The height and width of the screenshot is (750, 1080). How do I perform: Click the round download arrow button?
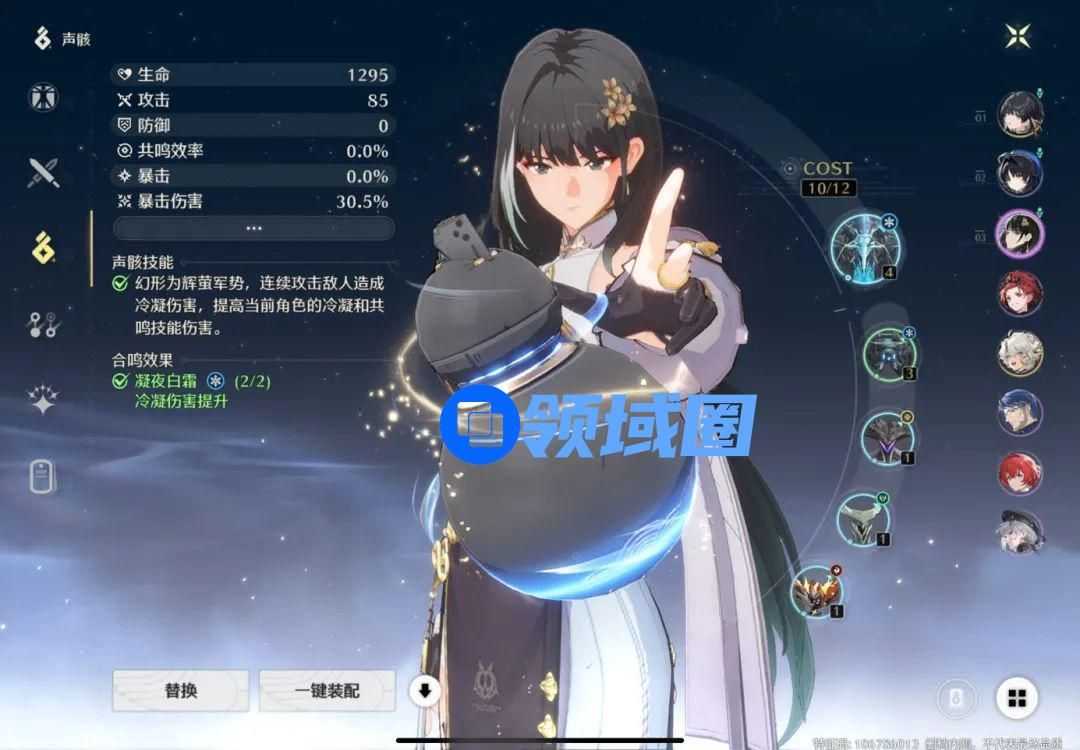pyautogui.click(x=425, y=690)
